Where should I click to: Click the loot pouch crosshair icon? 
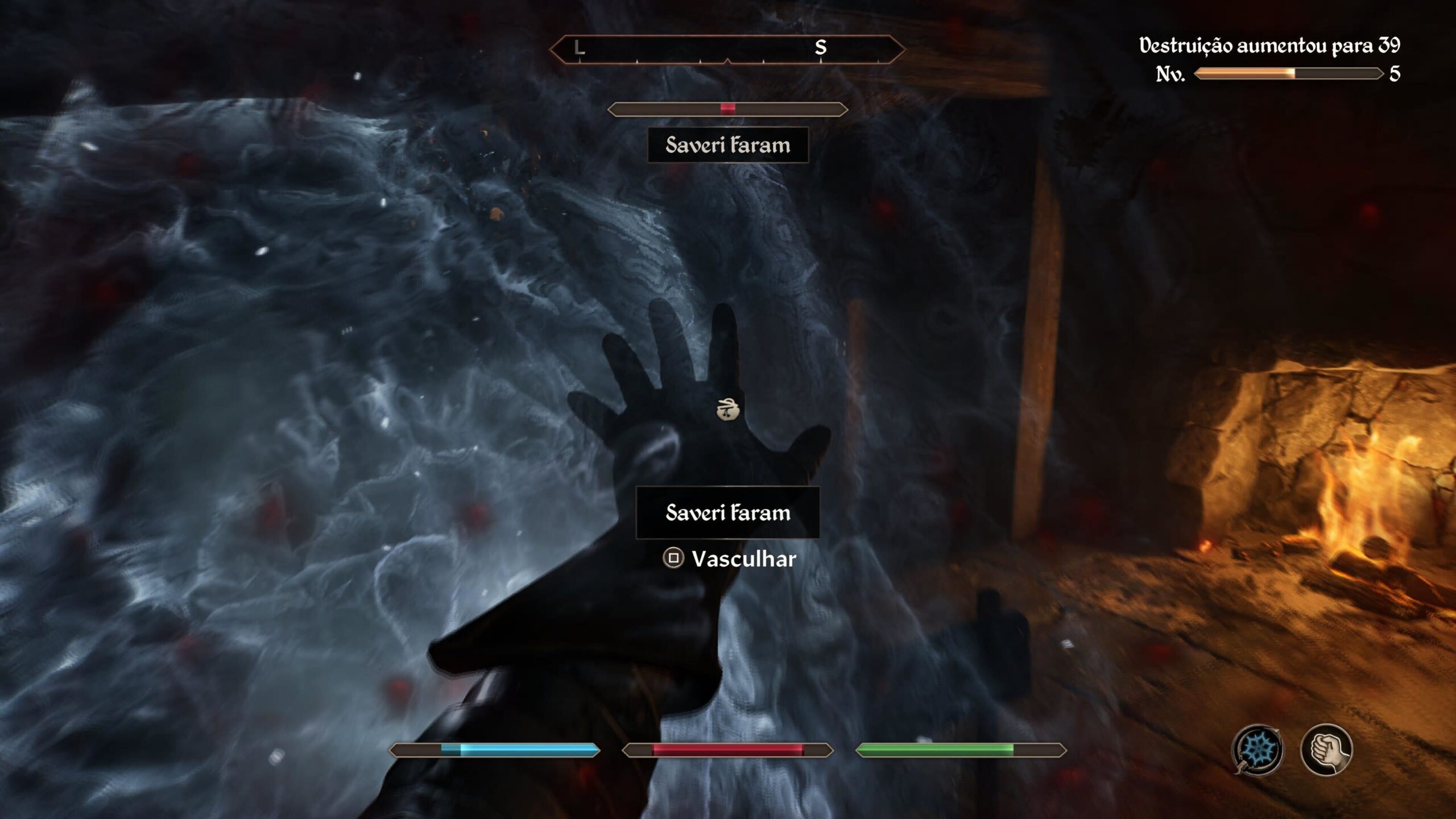[x=727, y=409]
